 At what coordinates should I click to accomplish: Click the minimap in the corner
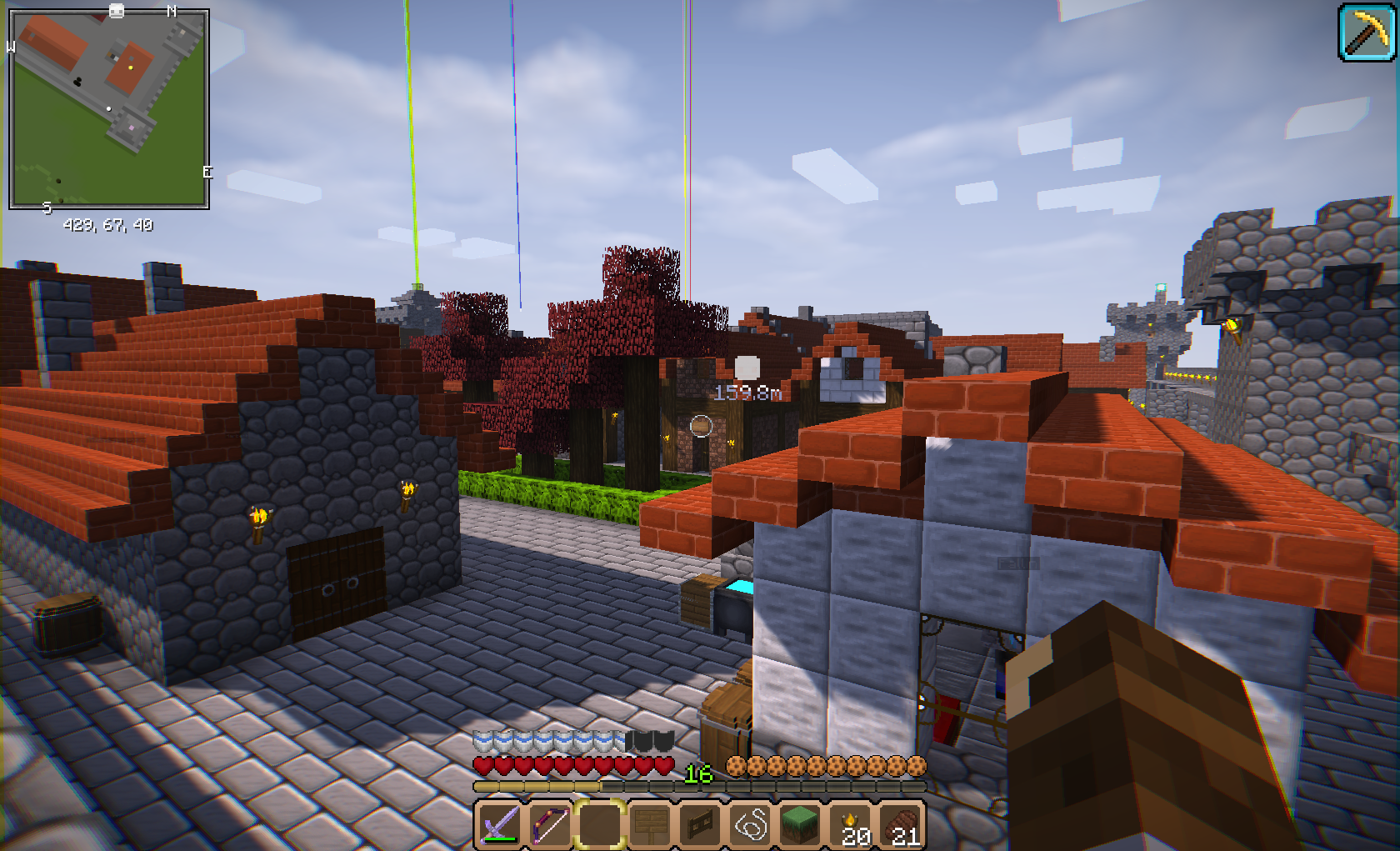[108, 108]
